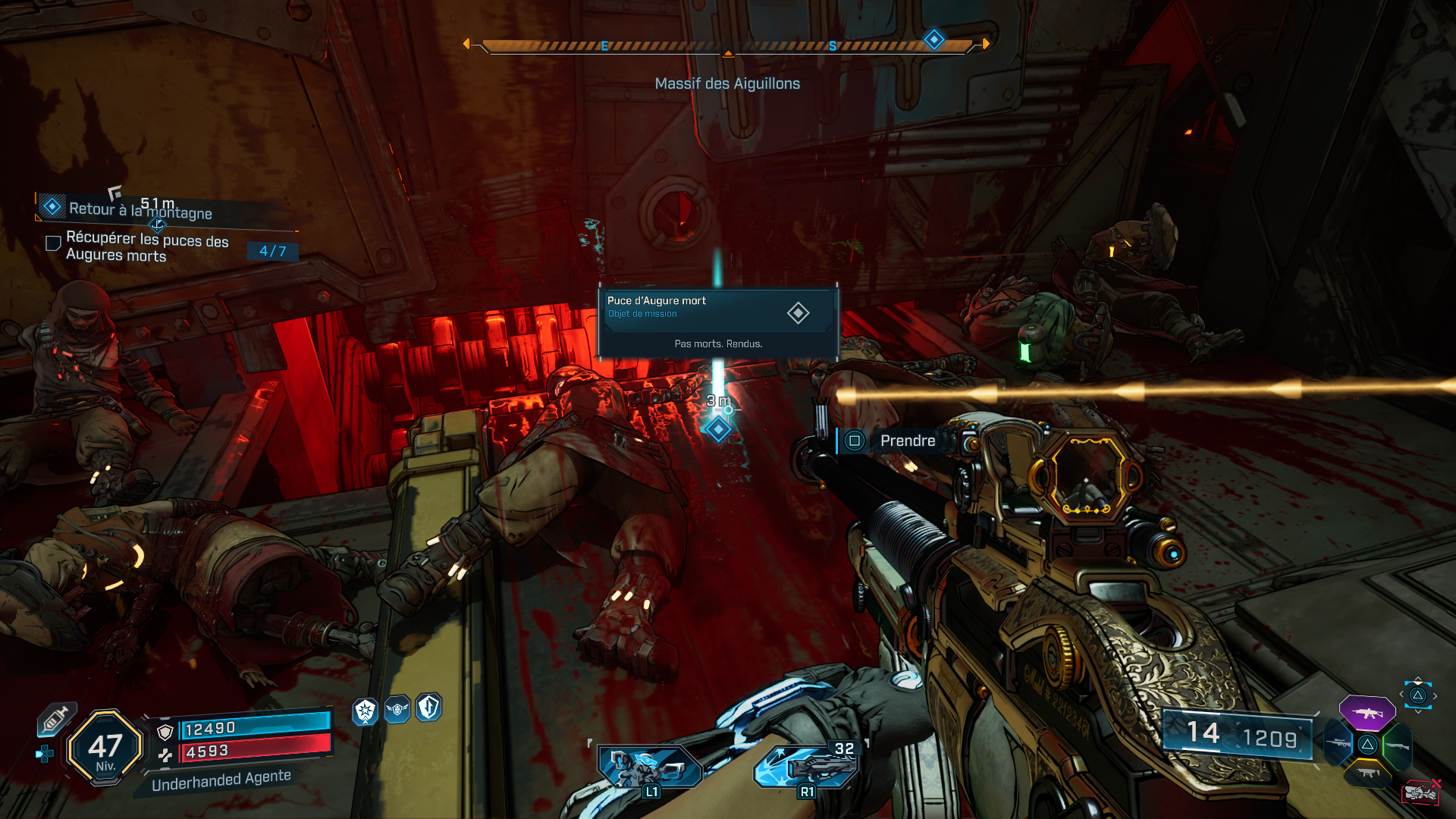Click the red crossed-out vehicle icon
This screenshot has width=1456, height=819.
[x=1420, y=792]
